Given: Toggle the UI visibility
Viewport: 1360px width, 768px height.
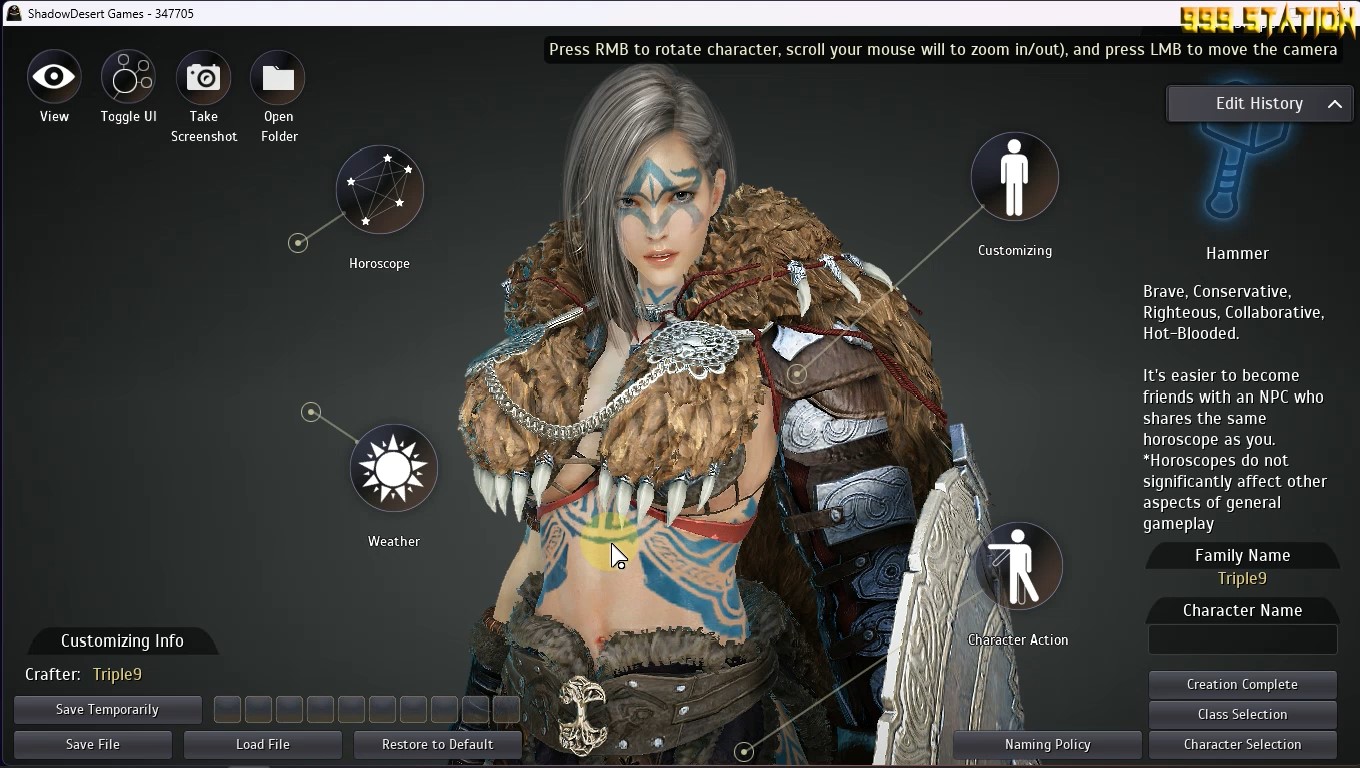Looking at the screenshot, I should [128, 77].
